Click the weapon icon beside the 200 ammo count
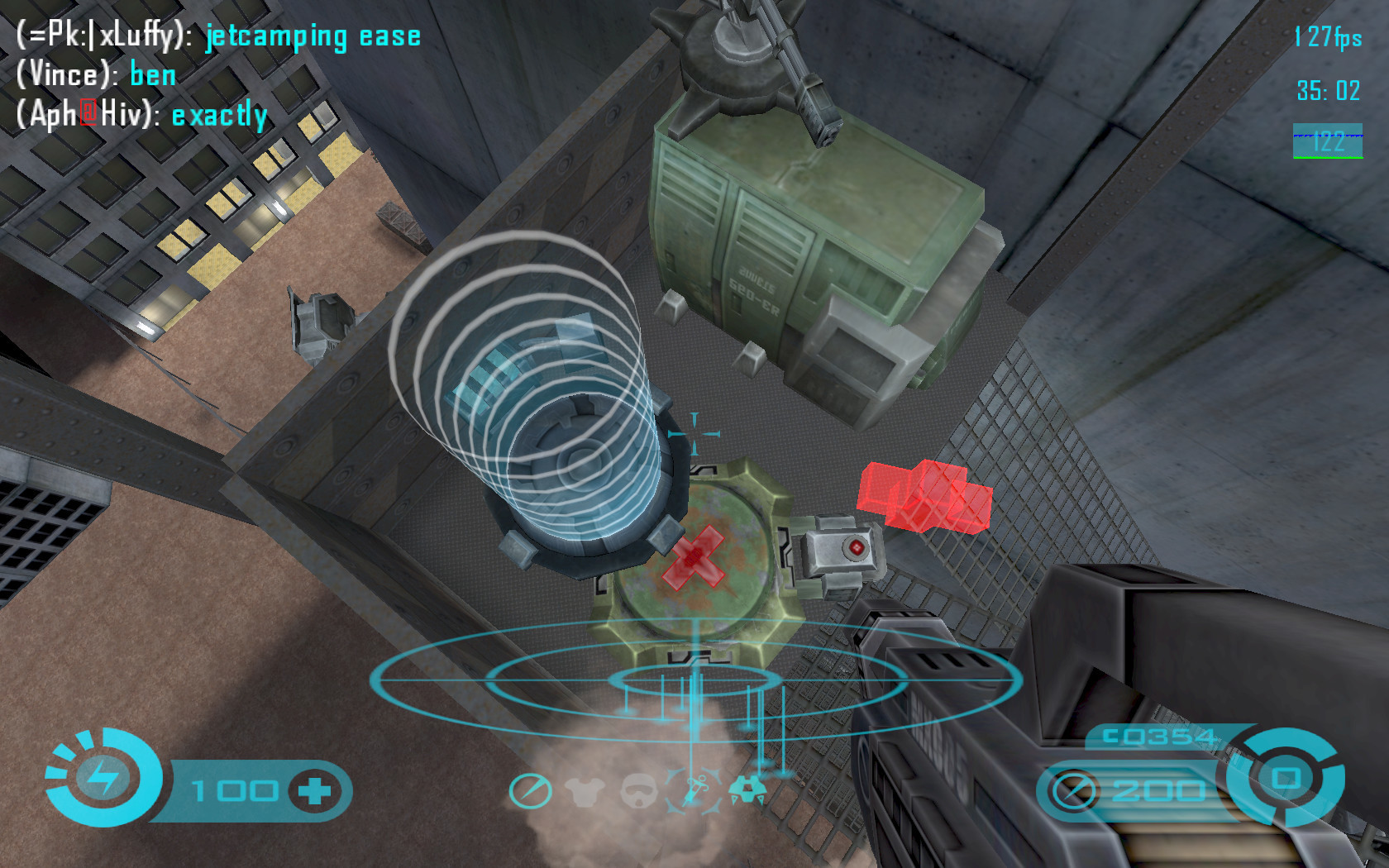Screen dimensions: 1389x868 click(x=1074, y=791)
